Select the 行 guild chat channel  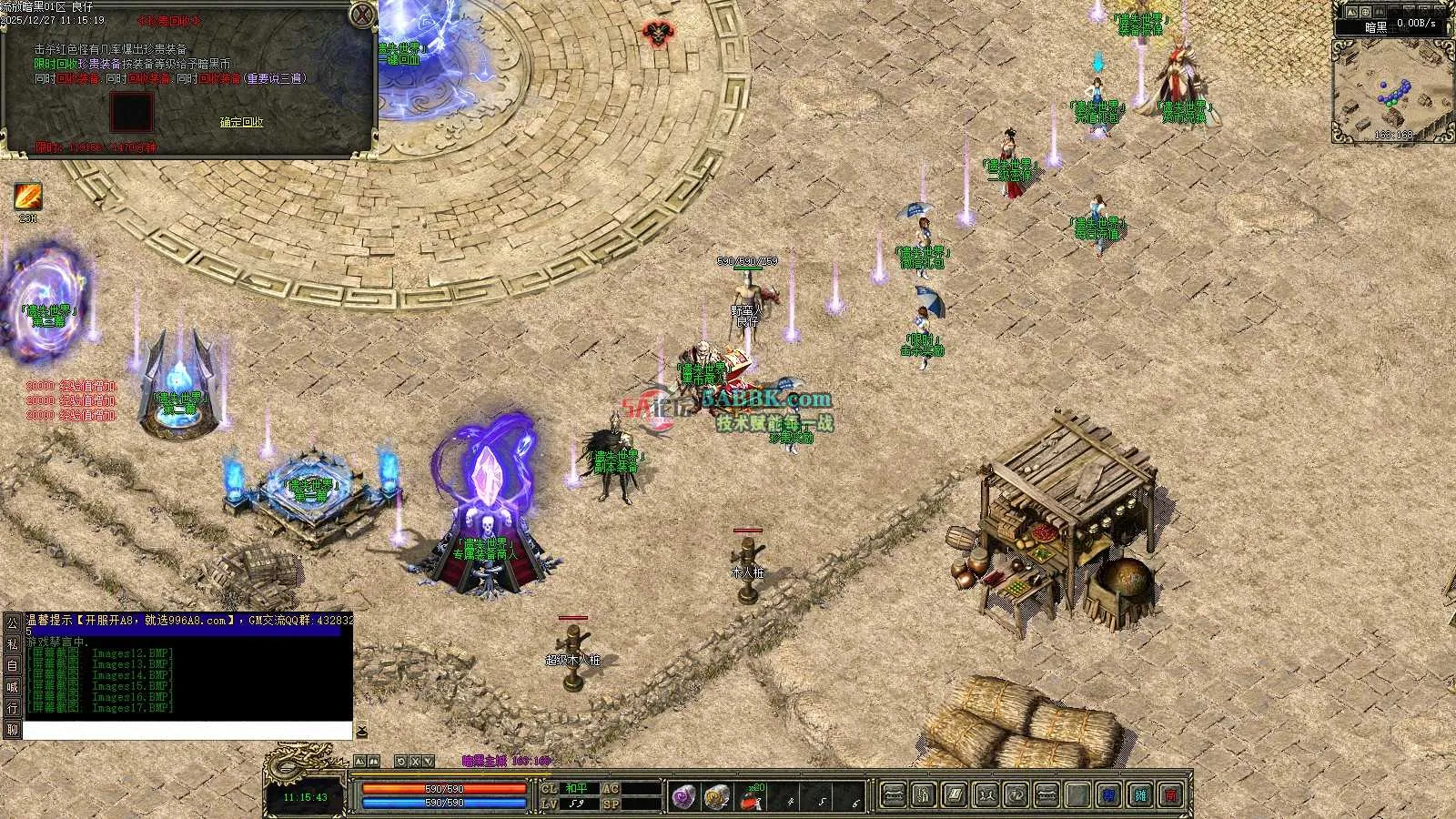13,708
